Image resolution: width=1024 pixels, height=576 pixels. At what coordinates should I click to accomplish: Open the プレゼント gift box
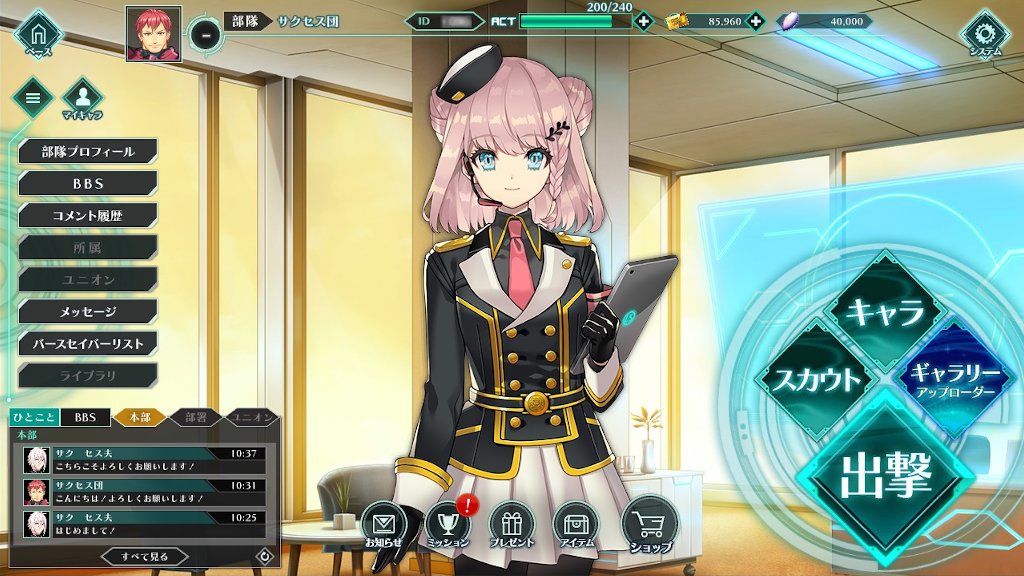click(x=511, y=524)
